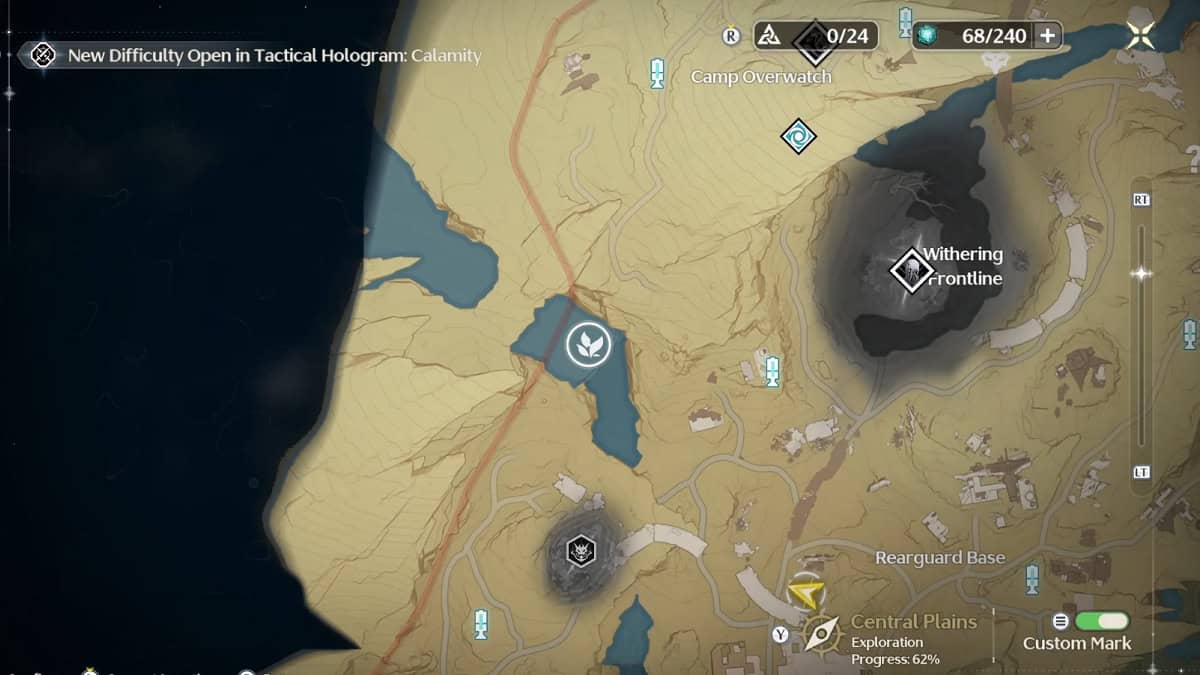The image size is (1200, 675).
Task: Select the yellow player arrow marker
Action: (x=805, y=594)
